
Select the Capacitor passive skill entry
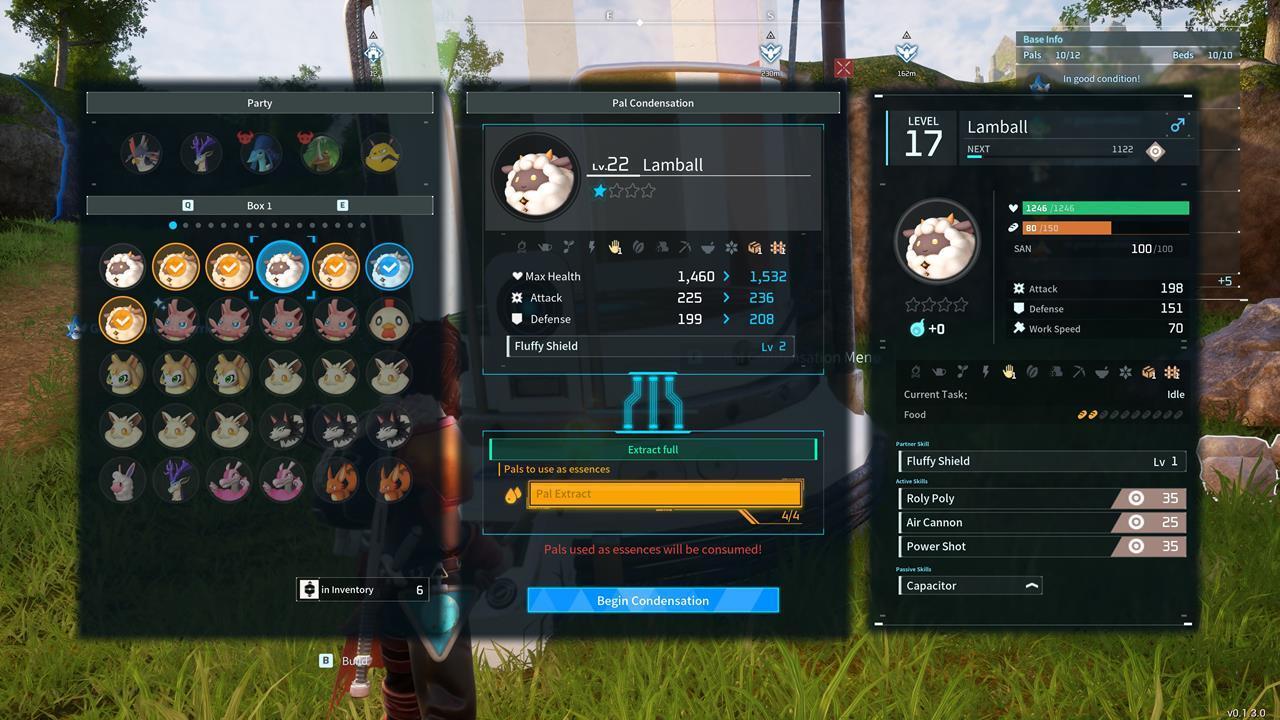[x=970, y=586]
